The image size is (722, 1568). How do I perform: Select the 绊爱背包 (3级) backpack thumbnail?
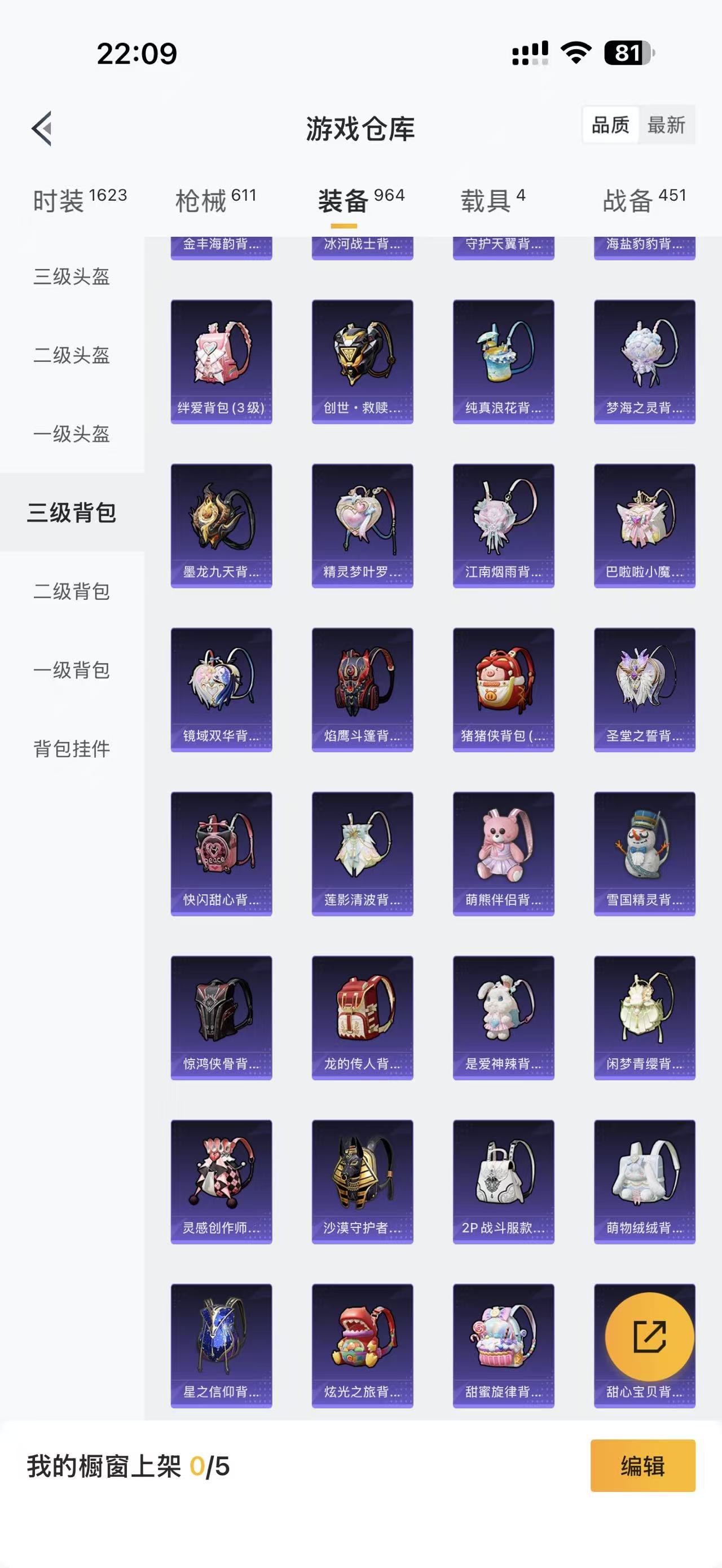click(221, 359)
